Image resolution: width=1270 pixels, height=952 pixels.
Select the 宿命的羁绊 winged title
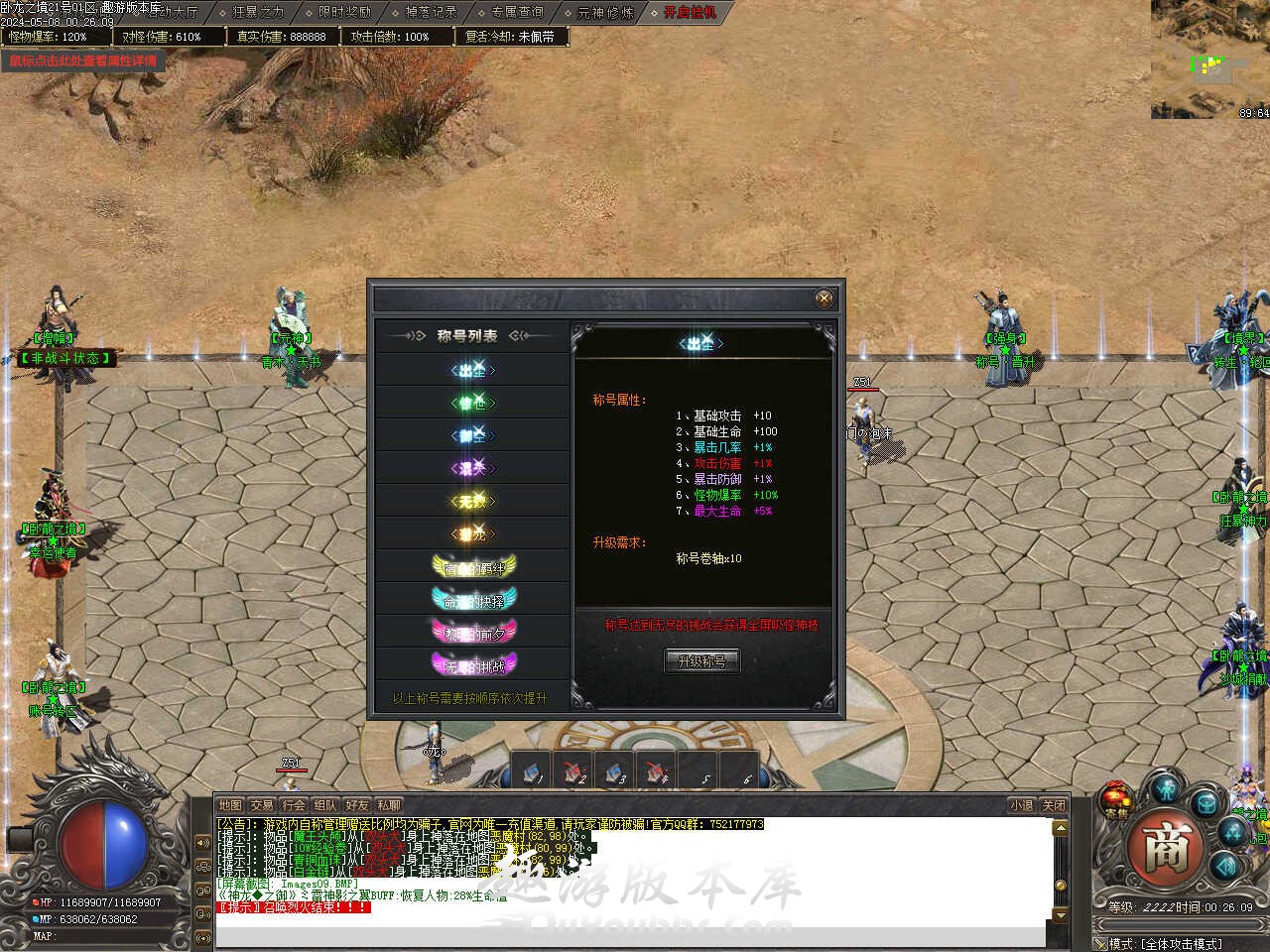(x=474, y=566)
